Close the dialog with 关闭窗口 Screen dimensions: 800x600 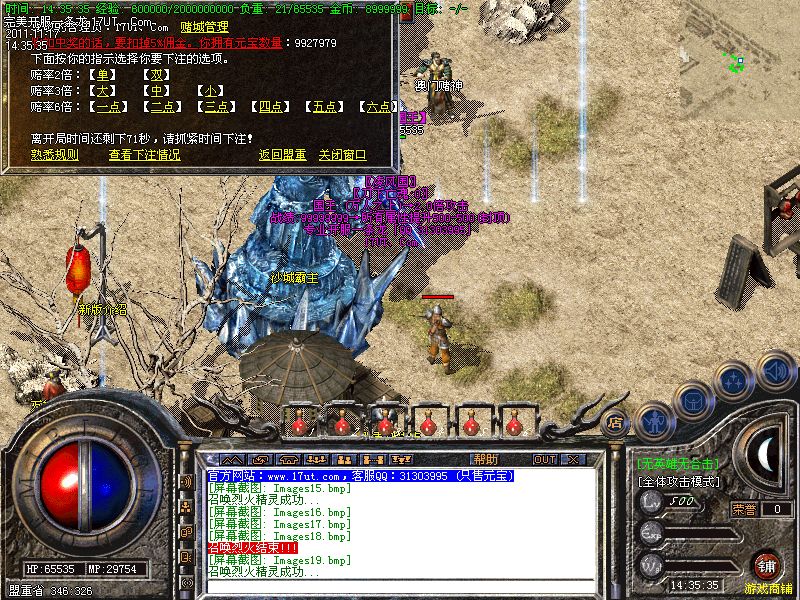(x=342, y=155)
